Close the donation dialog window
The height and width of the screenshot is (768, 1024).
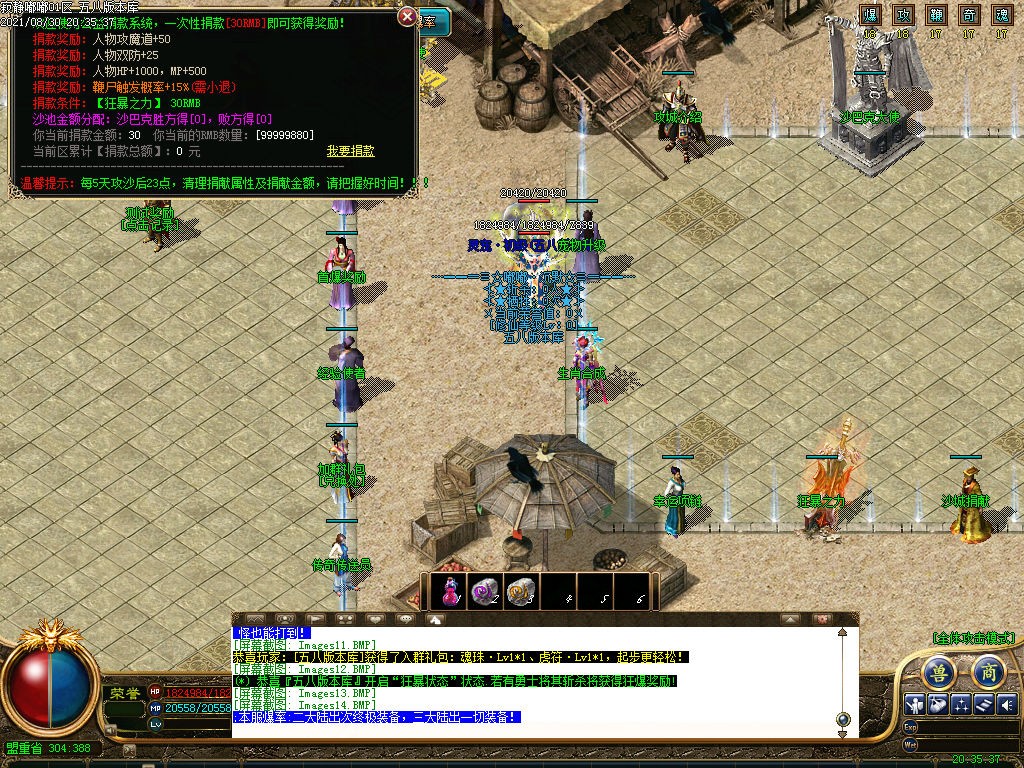[407, 17]
